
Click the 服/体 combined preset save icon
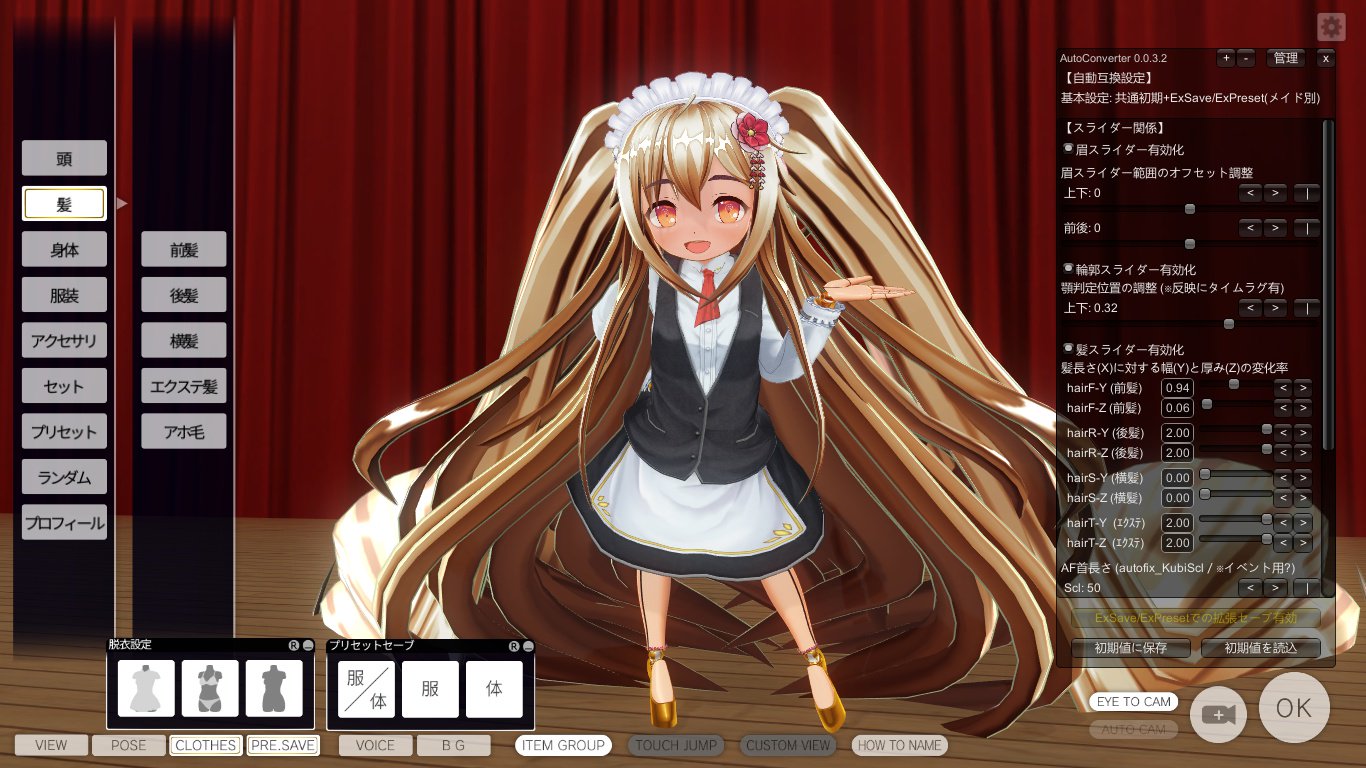(x=365, y=689)
